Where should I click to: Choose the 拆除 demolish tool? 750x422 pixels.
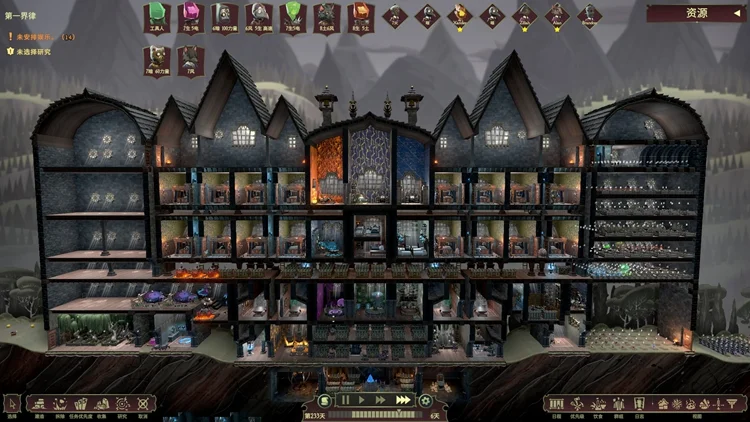coord(60,404)
